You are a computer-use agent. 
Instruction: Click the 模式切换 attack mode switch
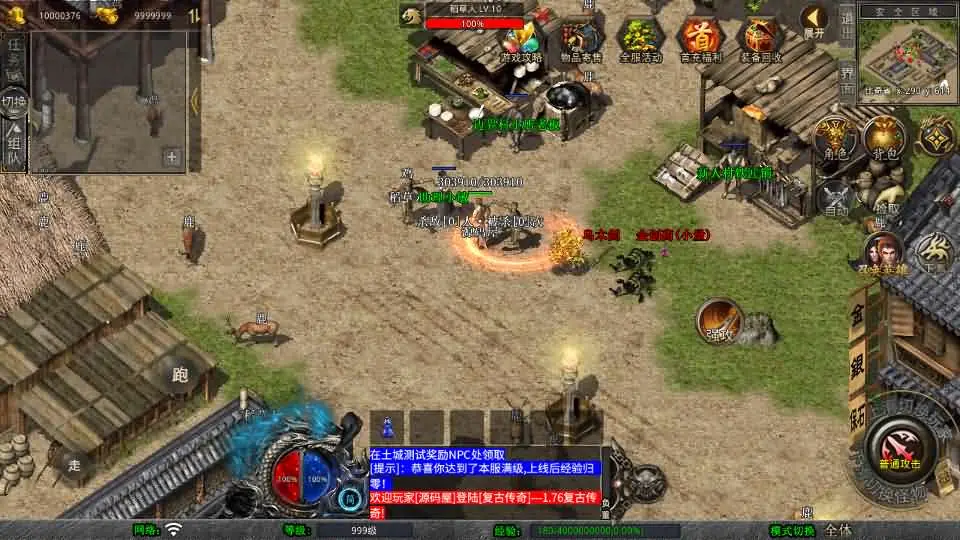(793, 530)
